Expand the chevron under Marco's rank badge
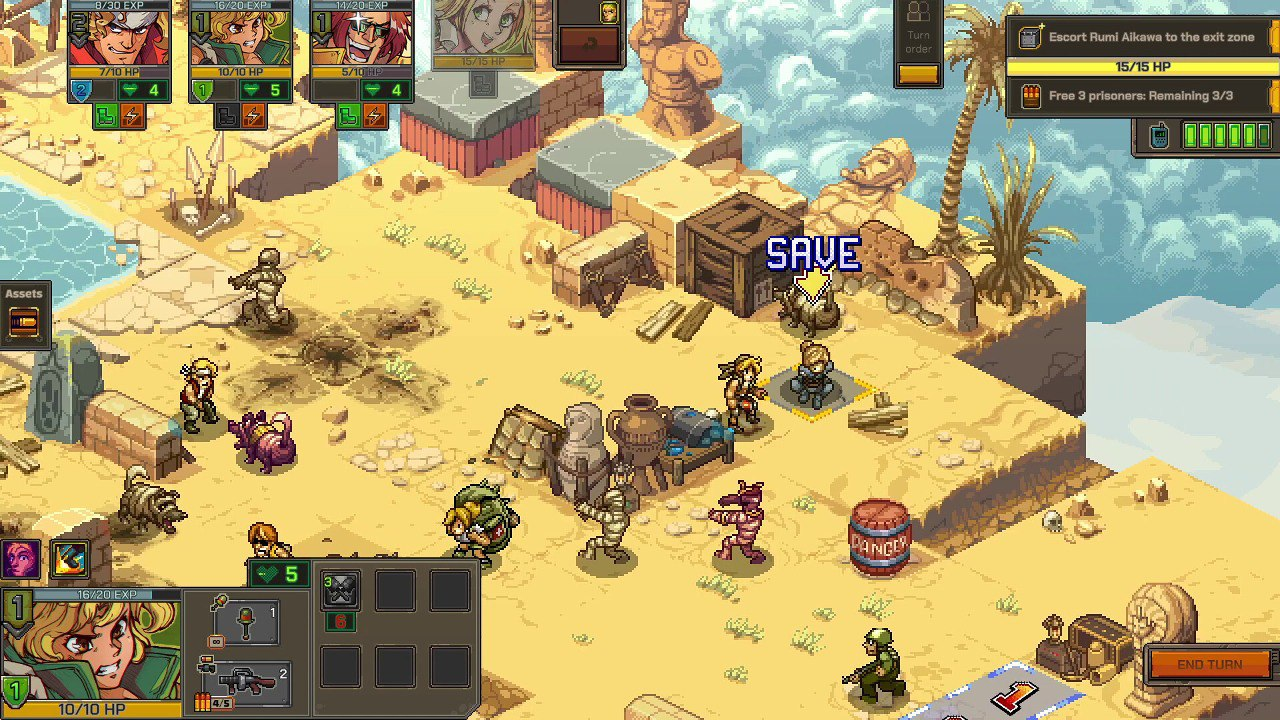The height and width of the screenshot is (720, 1280). click(80, 39)
